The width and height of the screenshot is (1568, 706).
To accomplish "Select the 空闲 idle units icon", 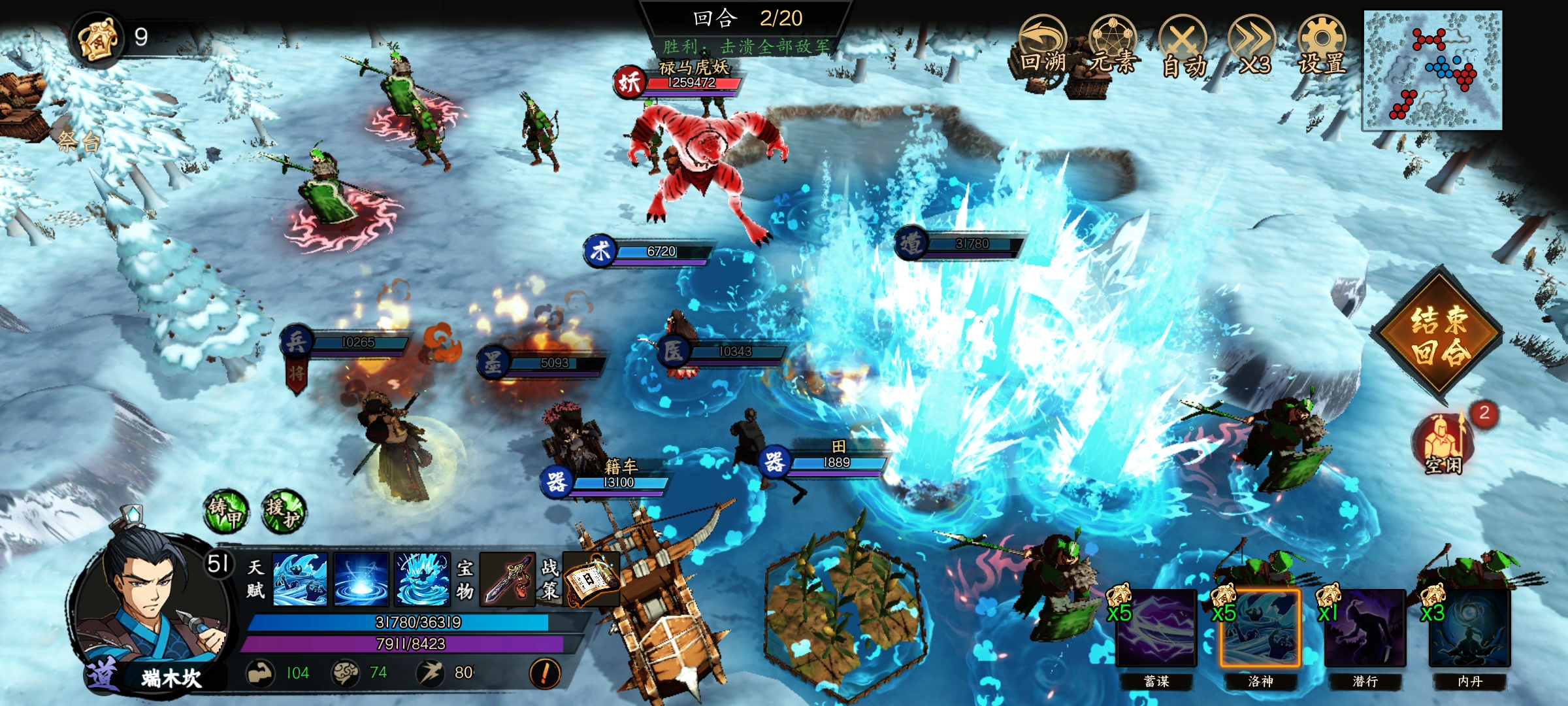I will (x=1444, y=443).
